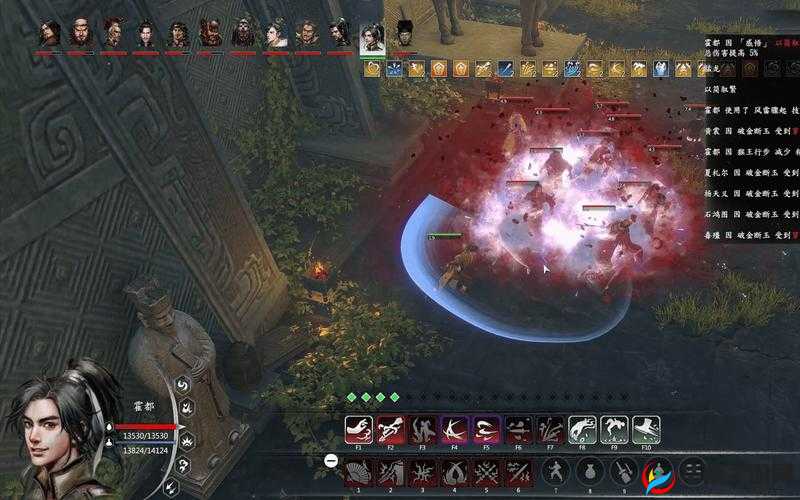Screen dimensions: 800x500
Task: Activate the crossed swords skill in slot 5
Action: pyautogui.click(x=486, y=471)
